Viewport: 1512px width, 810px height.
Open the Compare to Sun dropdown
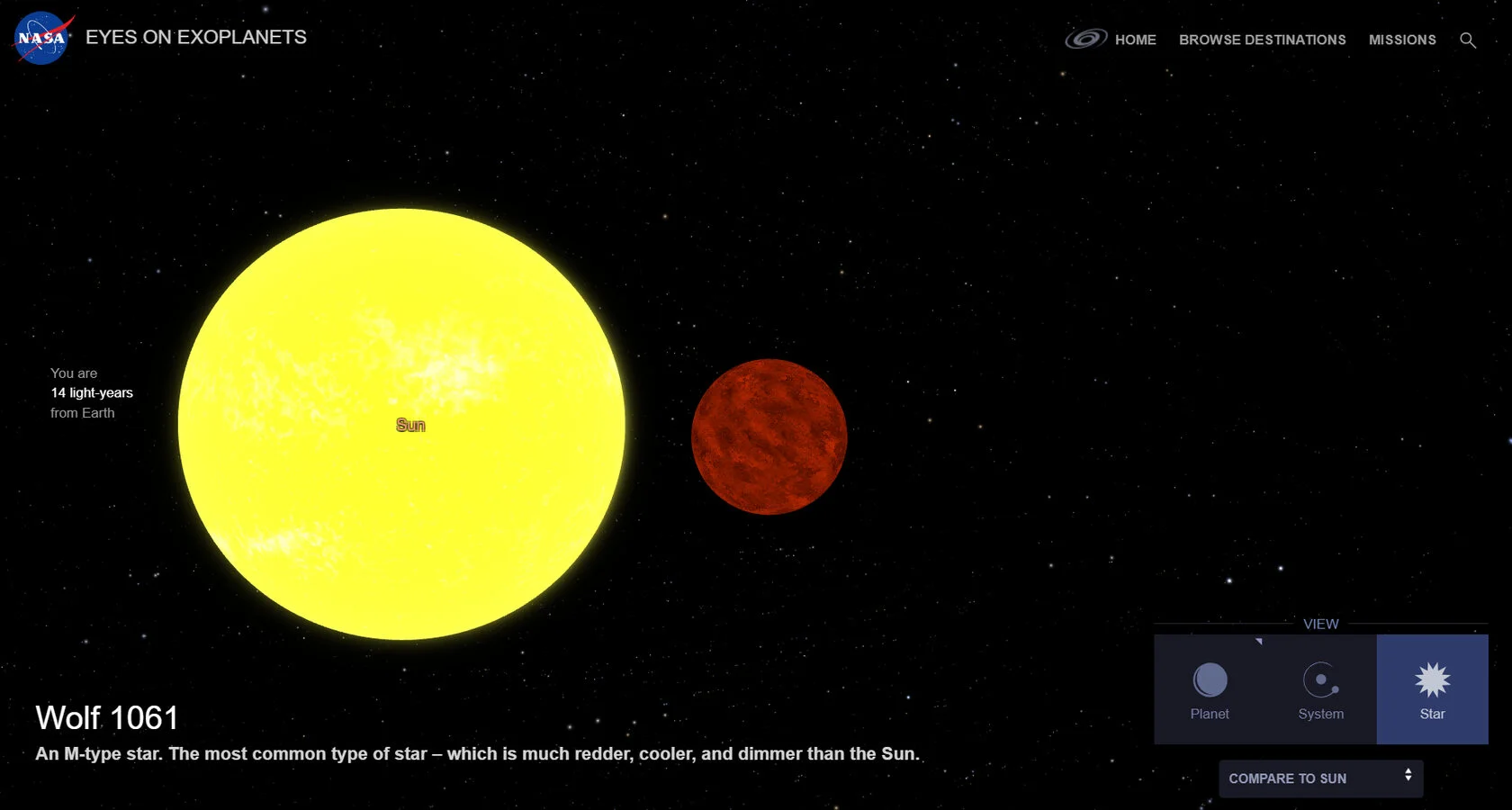pos(1320,778)
